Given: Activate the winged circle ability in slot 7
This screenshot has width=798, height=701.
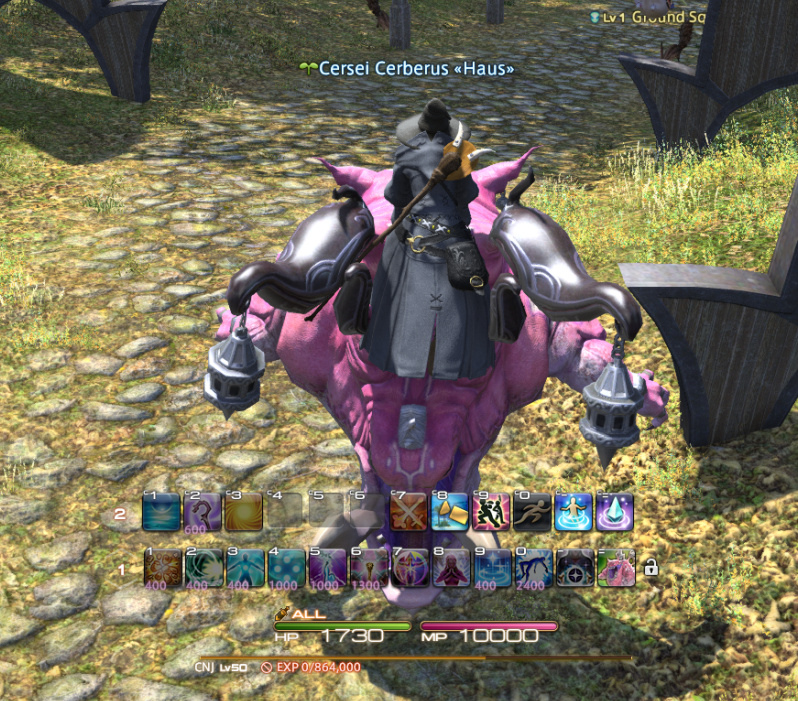Looking at the screenshot, I should [x=409, y=567].
